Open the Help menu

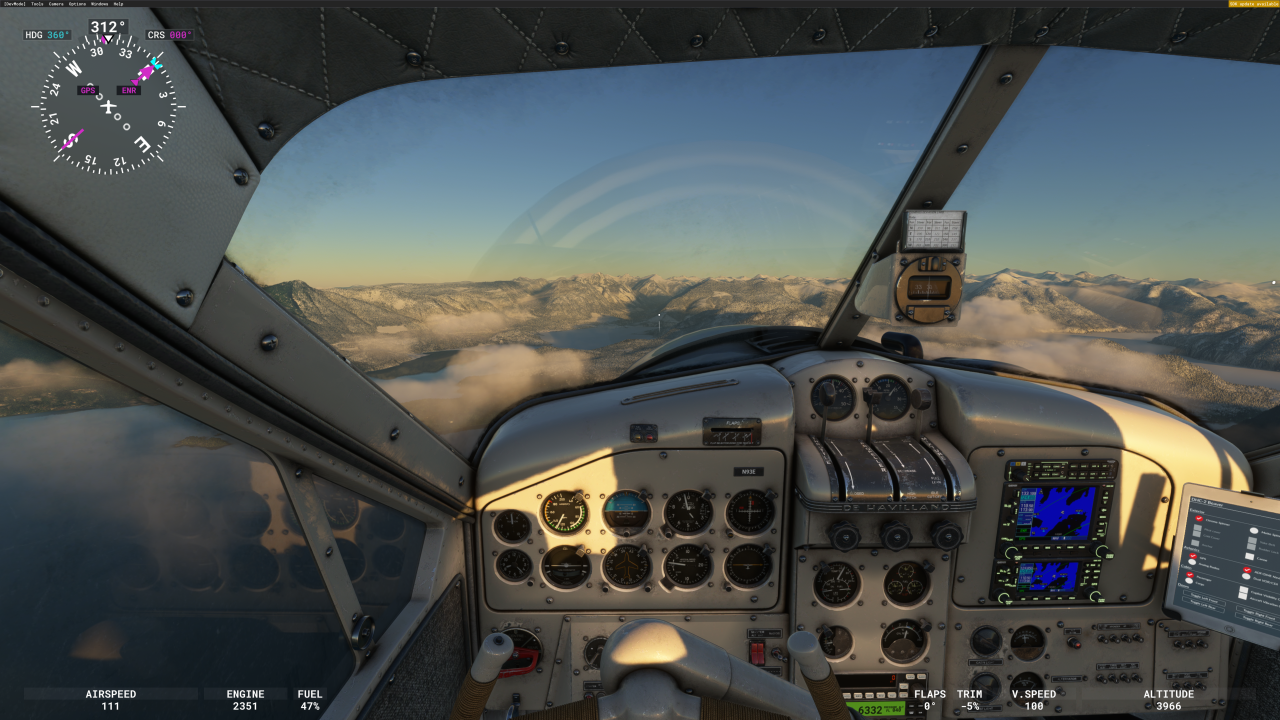118,4
